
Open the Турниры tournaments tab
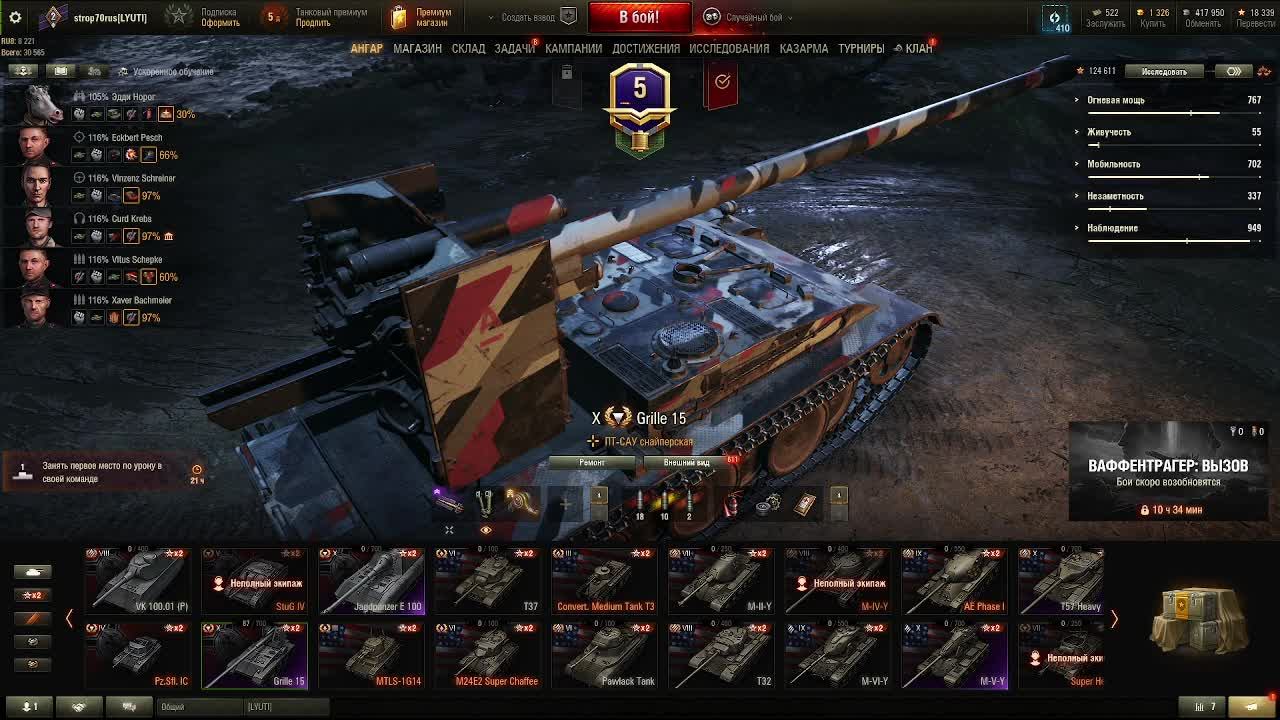861,48
